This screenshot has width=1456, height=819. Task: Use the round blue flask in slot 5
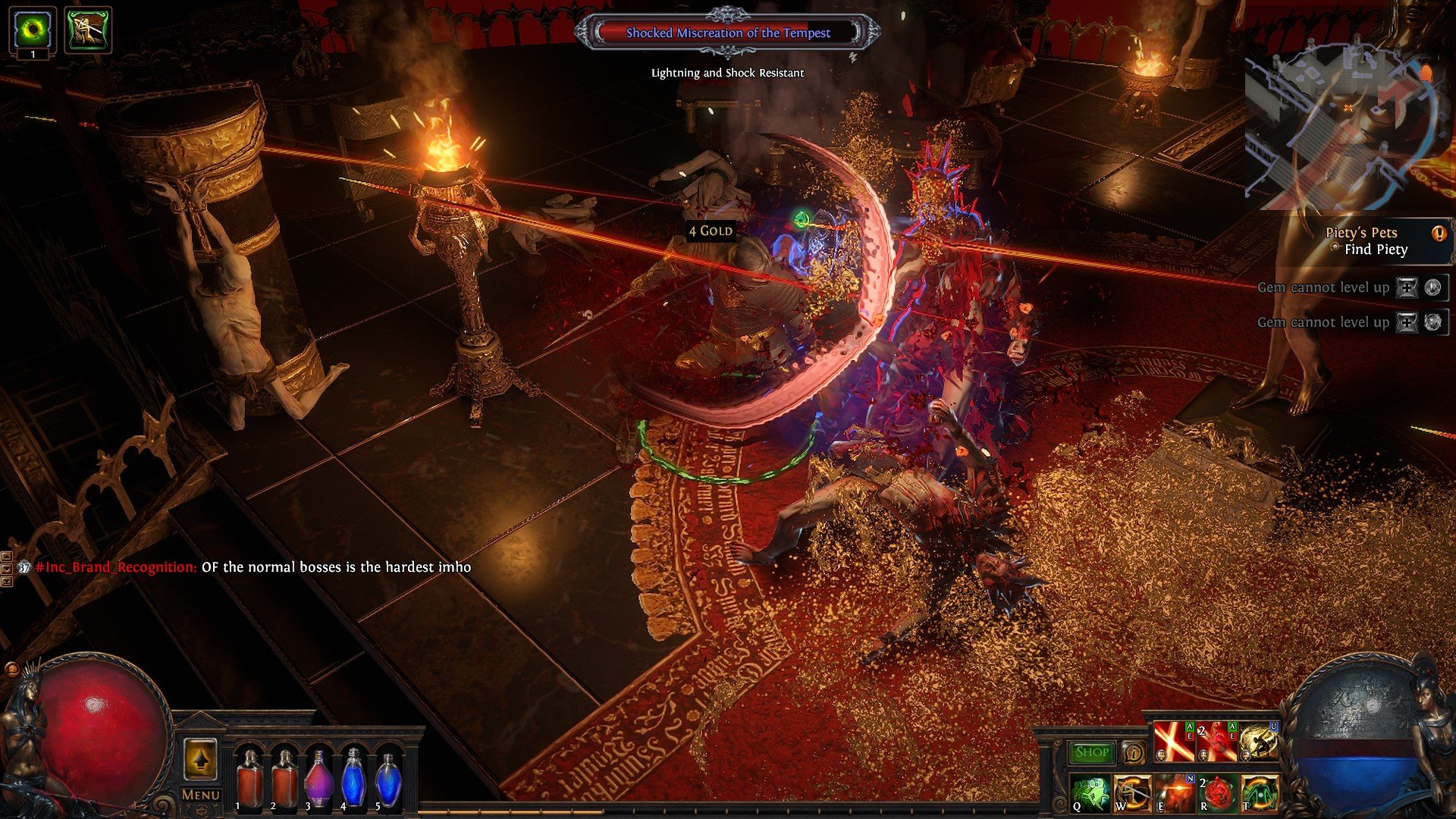(389, 778)
